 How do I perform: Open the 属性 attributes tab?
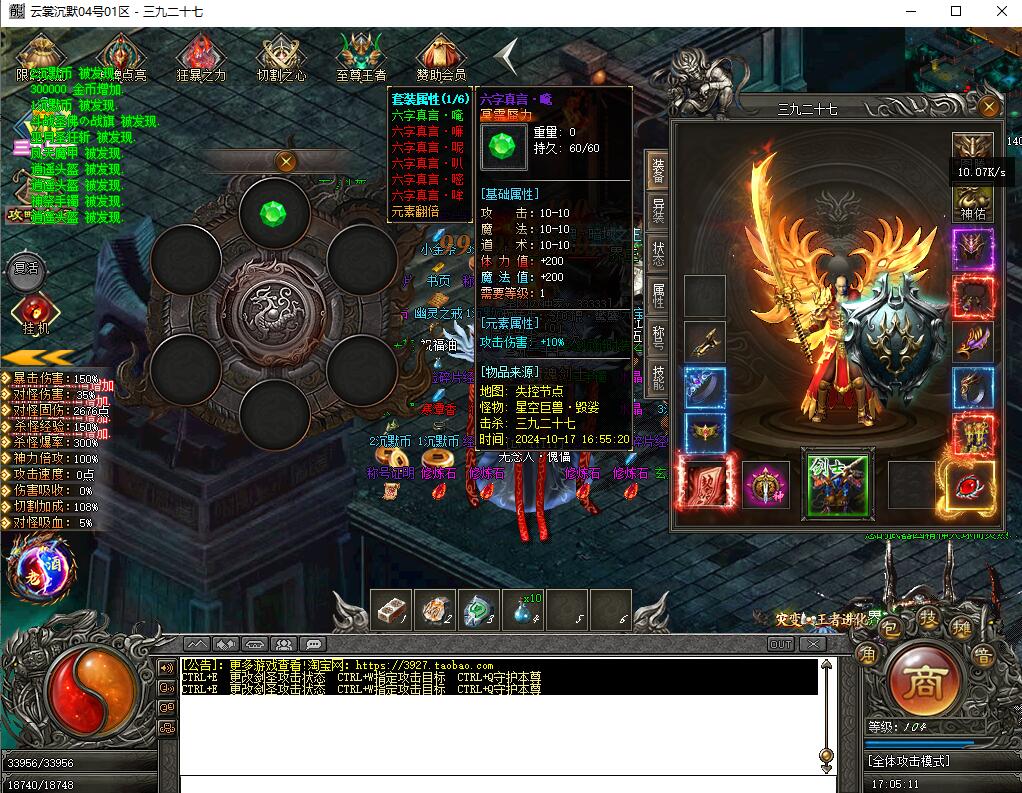(x=658, y=295)
